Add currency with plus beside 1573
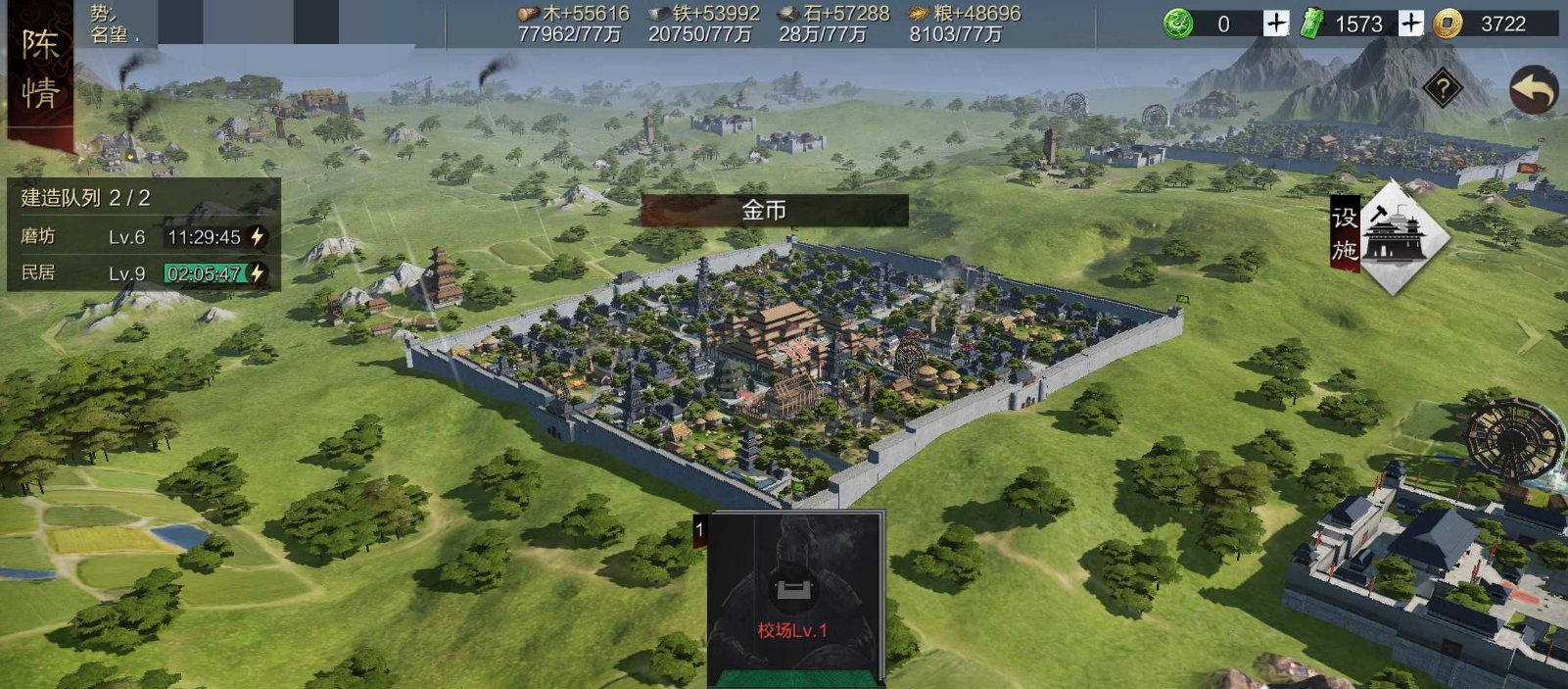The height and width of the screenshot is (689, 1568). click(1410, 24)
